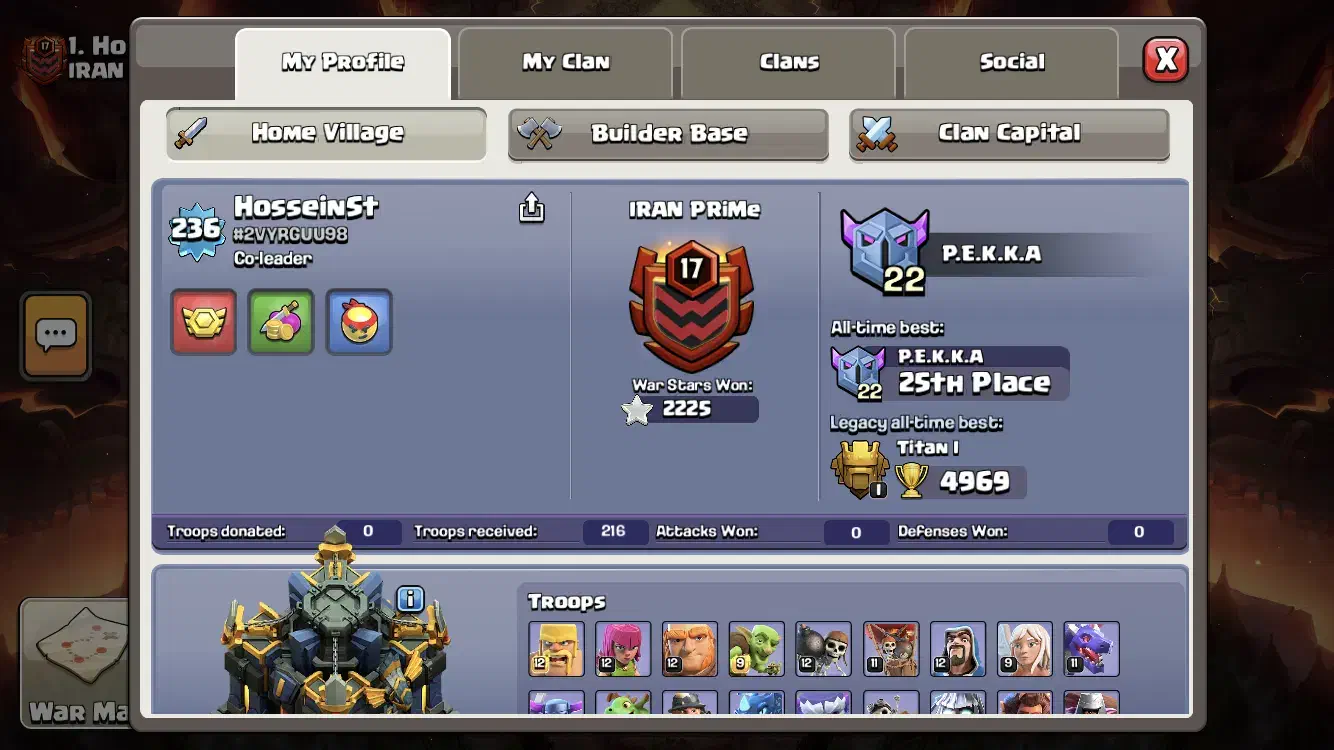
Task: Click the green gems achievement badge
Action: [x=281, y=323]
